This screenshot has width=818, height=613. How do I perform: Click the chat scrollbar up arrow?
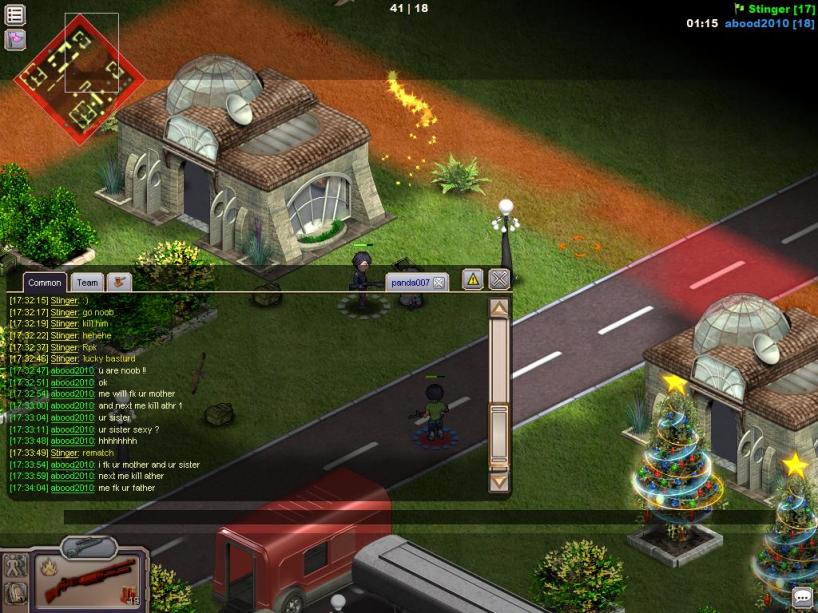tap(499, 309)
